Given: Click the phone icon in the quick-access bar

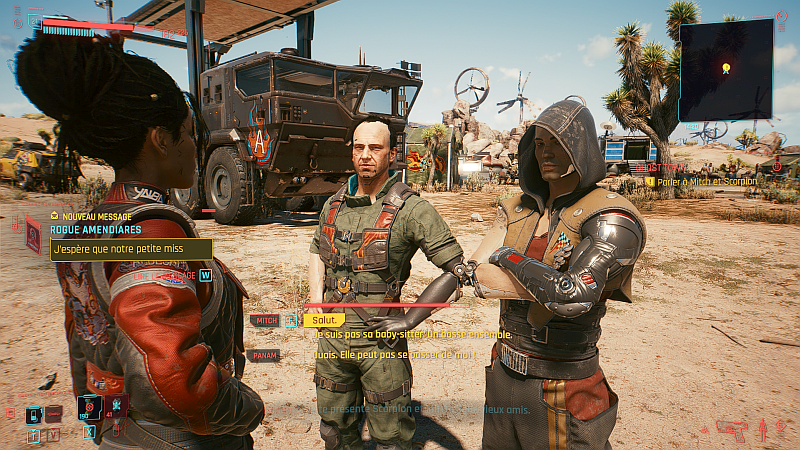Looking at the screenshot, I should point(33,414).
